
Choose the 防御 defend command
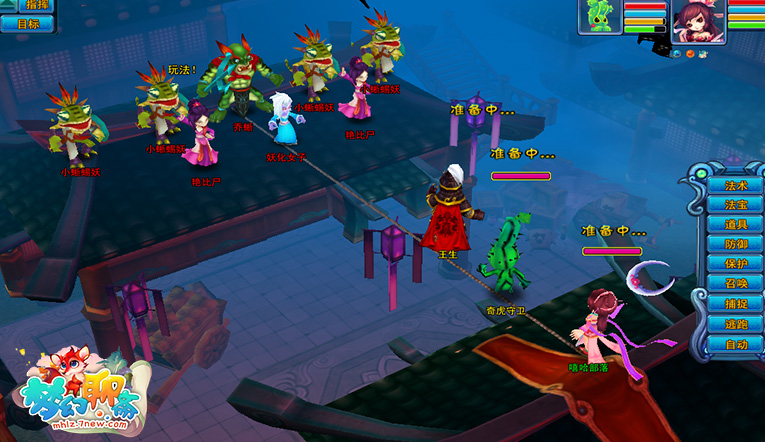click(736, 244)
